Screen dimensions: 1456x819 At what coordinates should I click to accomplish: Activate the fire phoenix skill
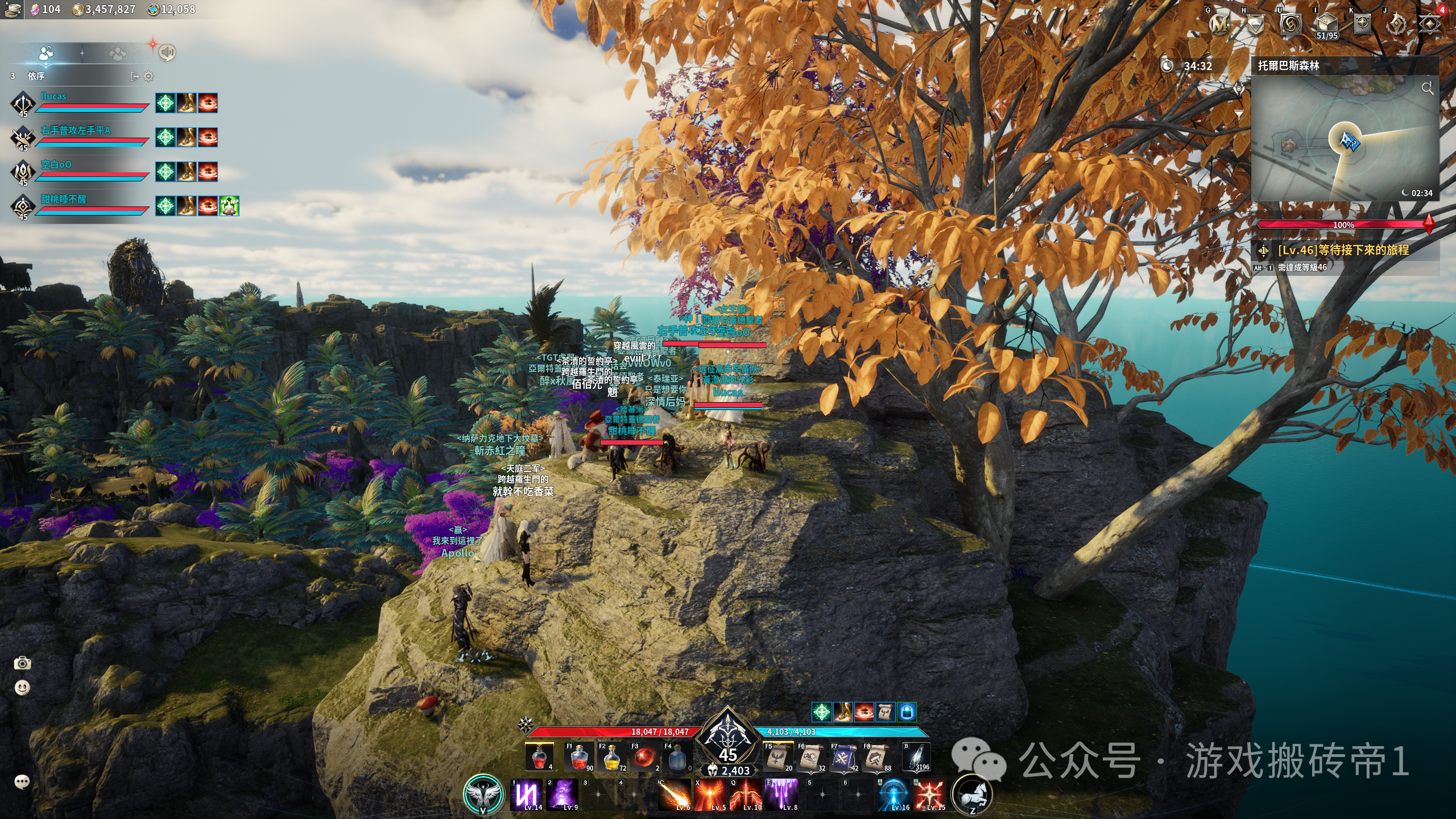click(x=710, y=794)
